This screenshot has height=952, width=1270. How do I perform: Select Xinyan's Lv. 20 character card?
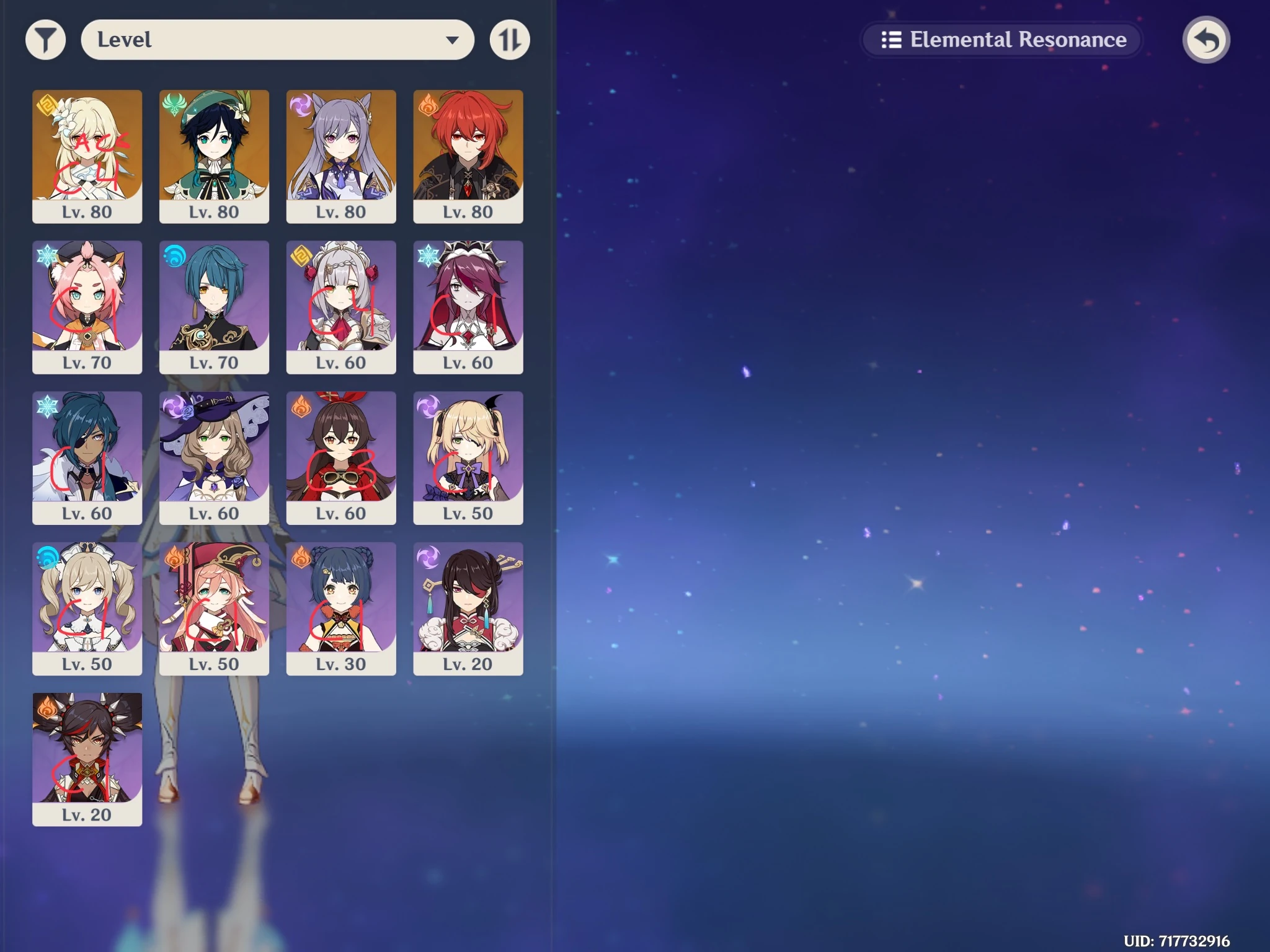(x=87, y=760)
